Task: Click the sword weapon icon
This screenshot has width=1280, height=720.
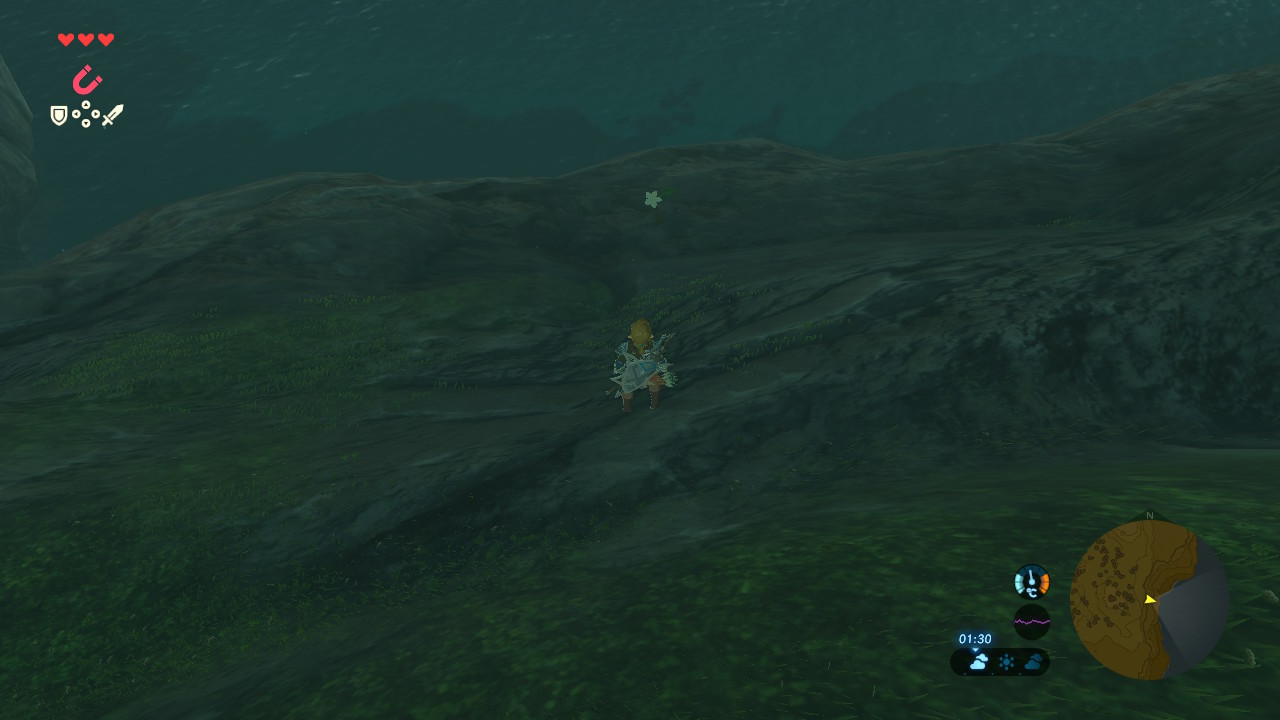Action: pyautogui.click(x=112, y=116)
